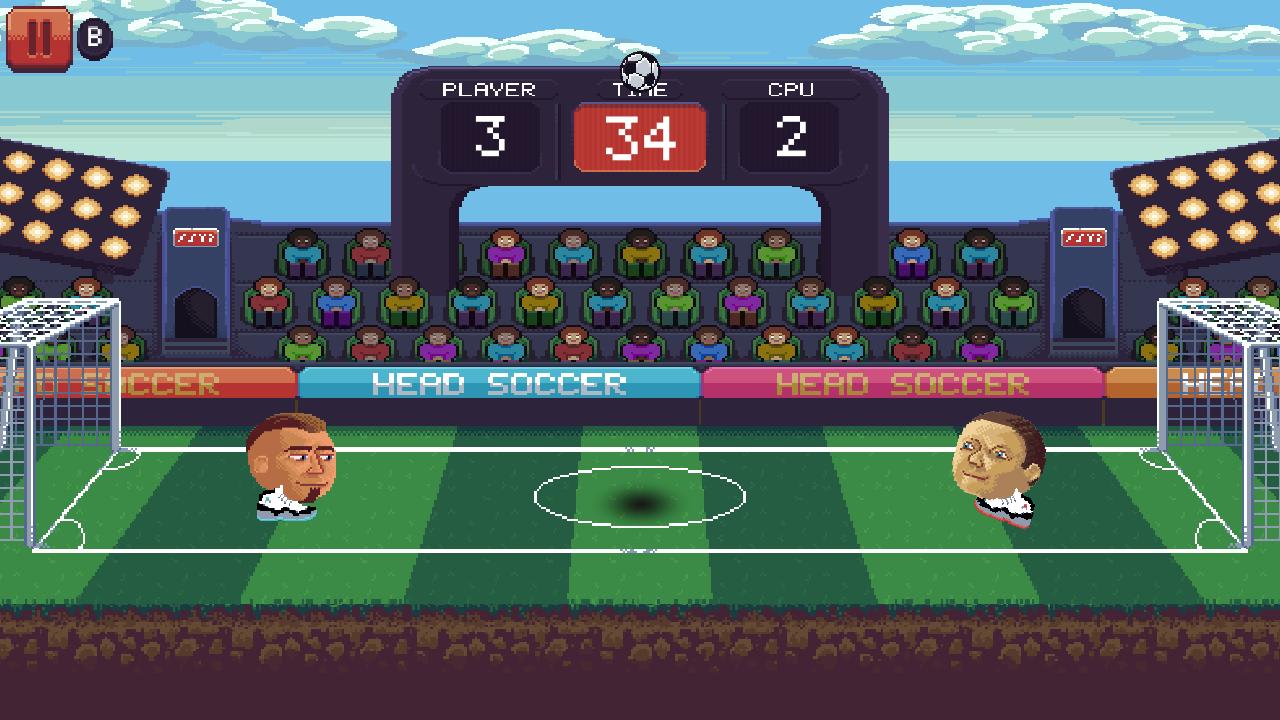Select the player's head on the left
Screen dimensions: 1280x720
pos(290,460)
